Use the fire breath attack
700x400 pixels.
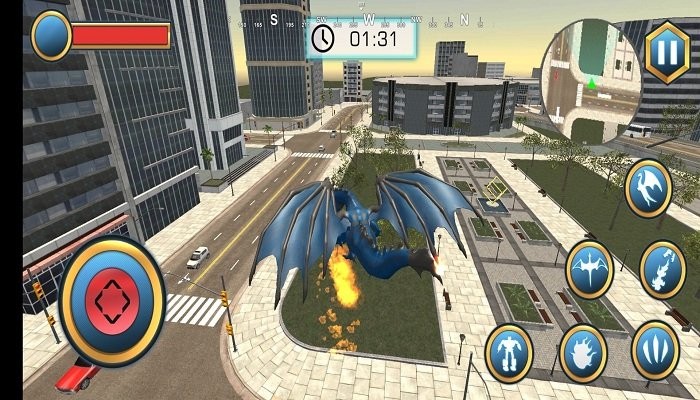pyautogui.click(x=662, y=268)
